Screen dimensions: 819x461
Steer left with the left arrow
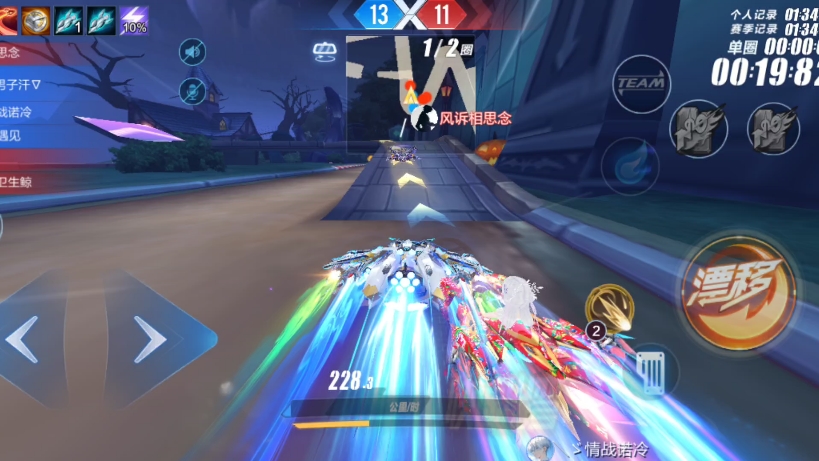24,340
